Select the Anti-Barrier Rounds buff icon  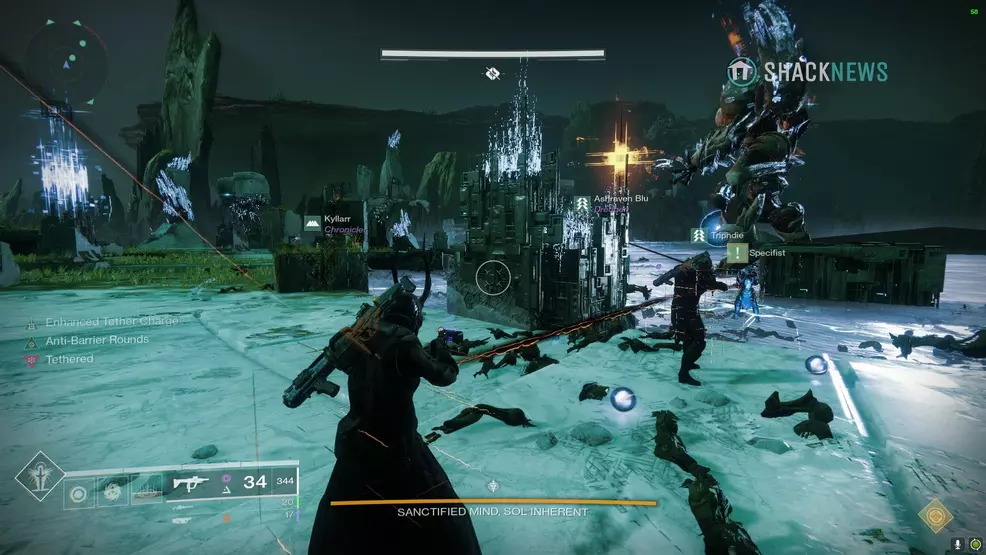(32, 341)
